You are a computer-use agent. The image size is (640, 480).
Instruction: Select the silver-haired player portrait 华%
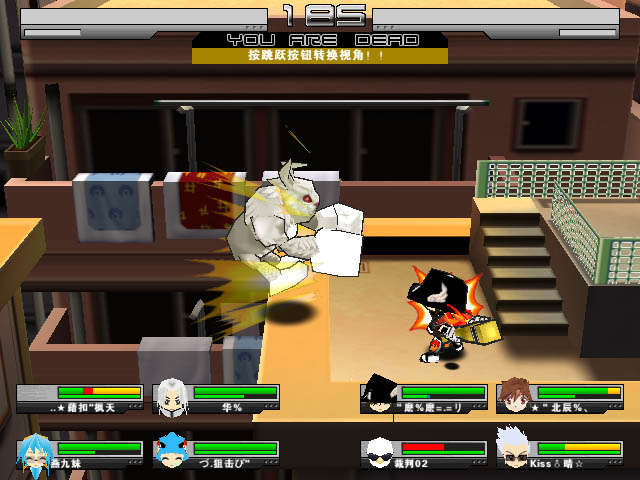(171, 396)
